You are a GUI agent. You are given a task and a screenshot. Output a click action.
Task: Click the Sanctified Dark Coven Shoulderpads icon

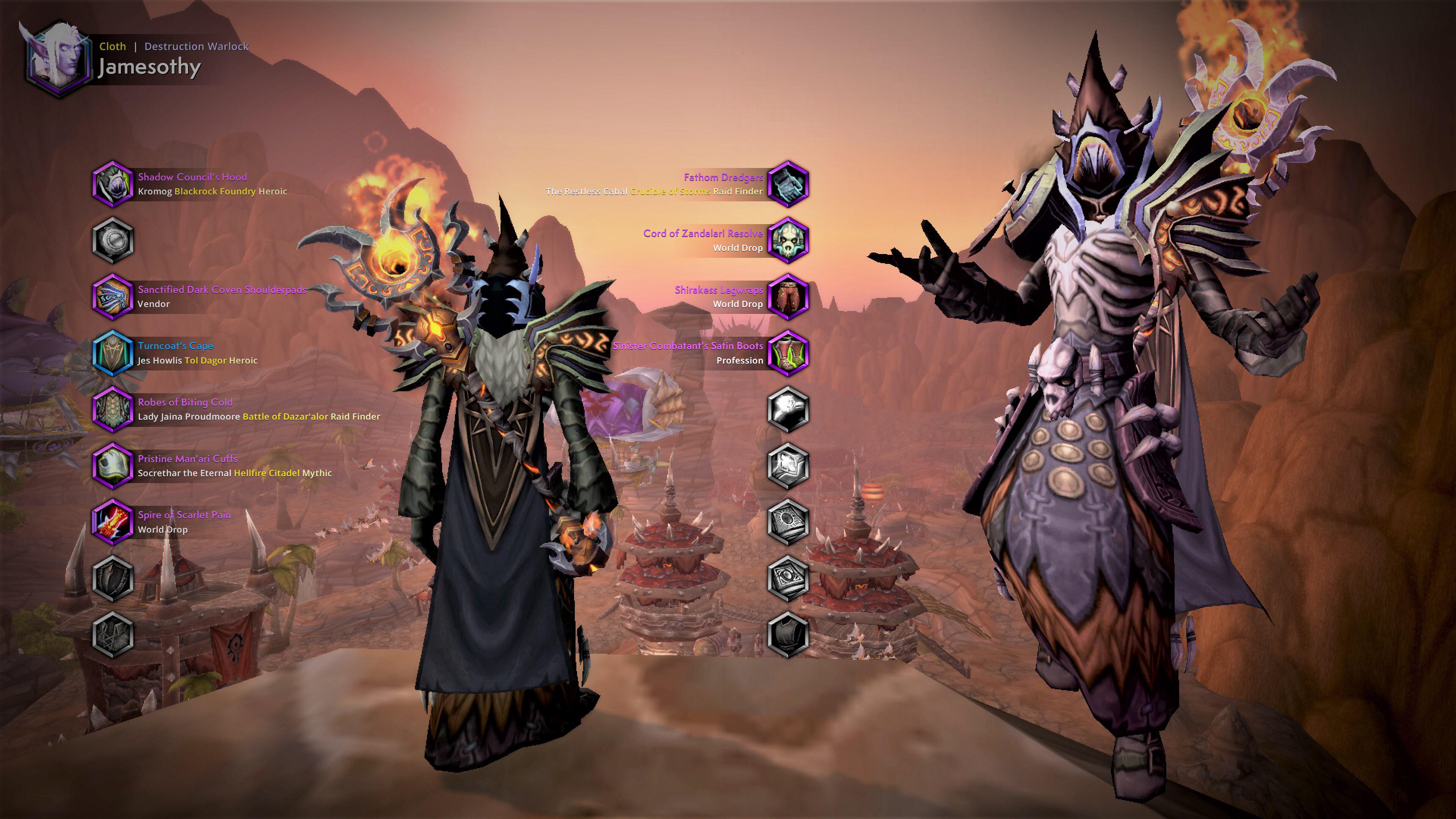(x=113, y=297)
